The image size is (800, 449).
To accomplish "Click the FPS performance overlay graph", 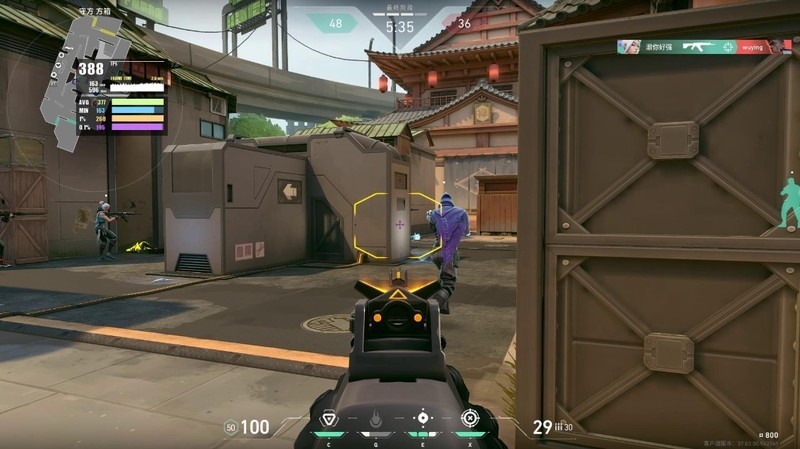I will tap(122, 97).
